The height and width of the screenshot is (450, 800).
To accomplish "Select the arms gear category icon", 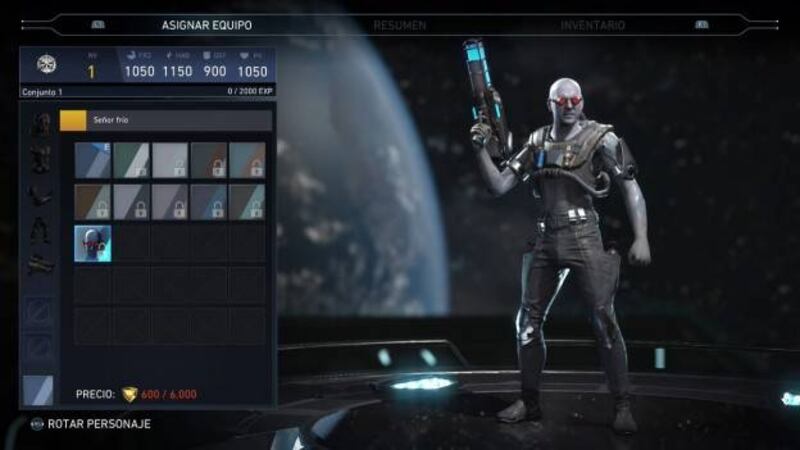I will click(40, 193).
